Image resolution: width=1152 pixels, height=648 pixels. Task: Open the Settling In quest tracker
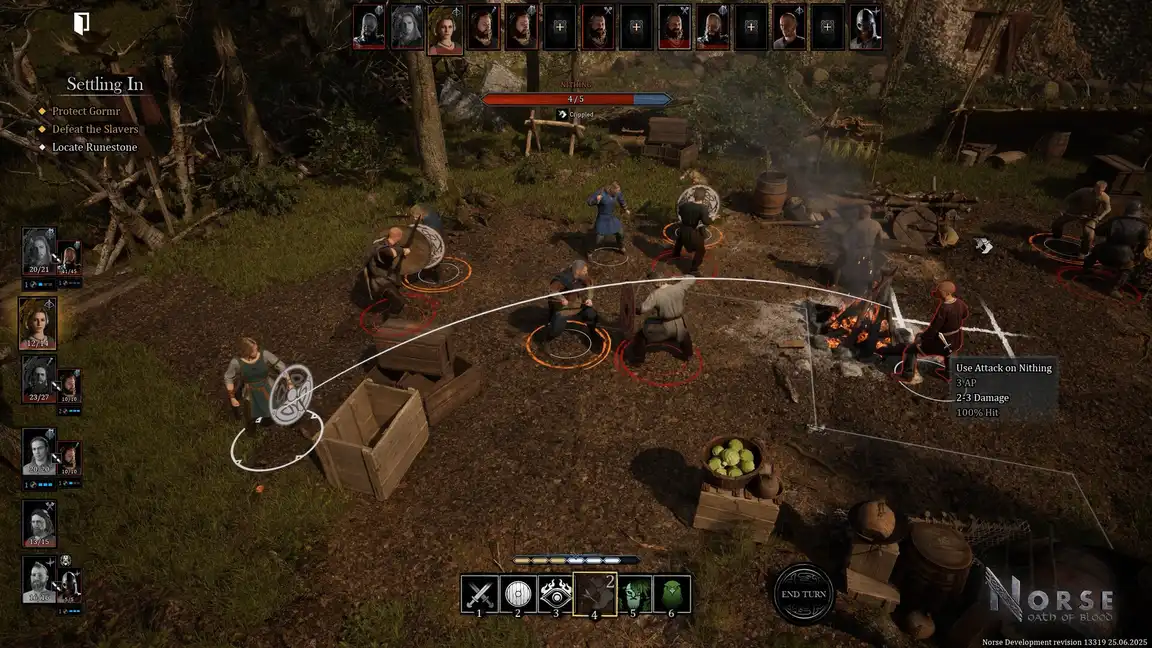105,84
